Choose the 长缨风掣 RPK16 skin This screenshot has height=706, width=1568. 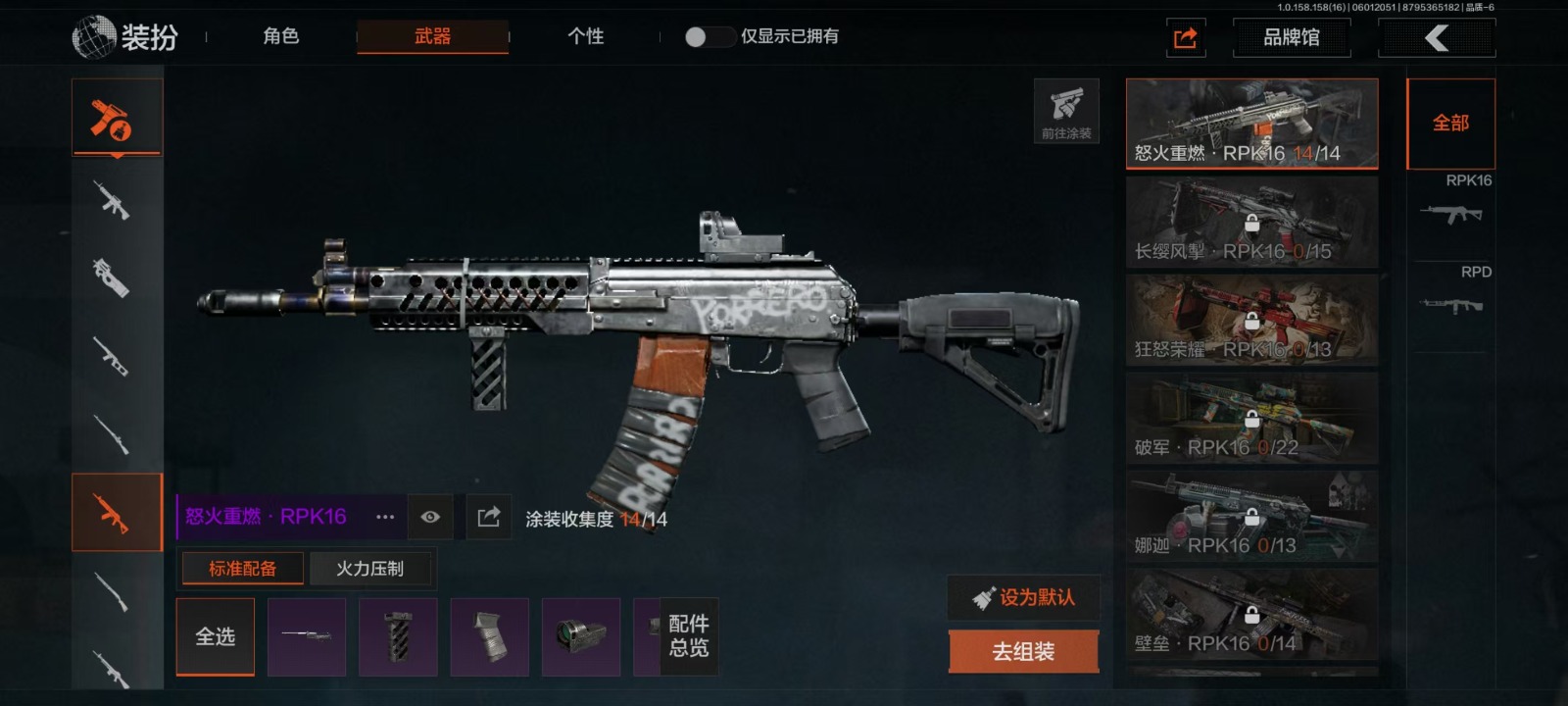pyautogui.click(x=1251, y=223)
